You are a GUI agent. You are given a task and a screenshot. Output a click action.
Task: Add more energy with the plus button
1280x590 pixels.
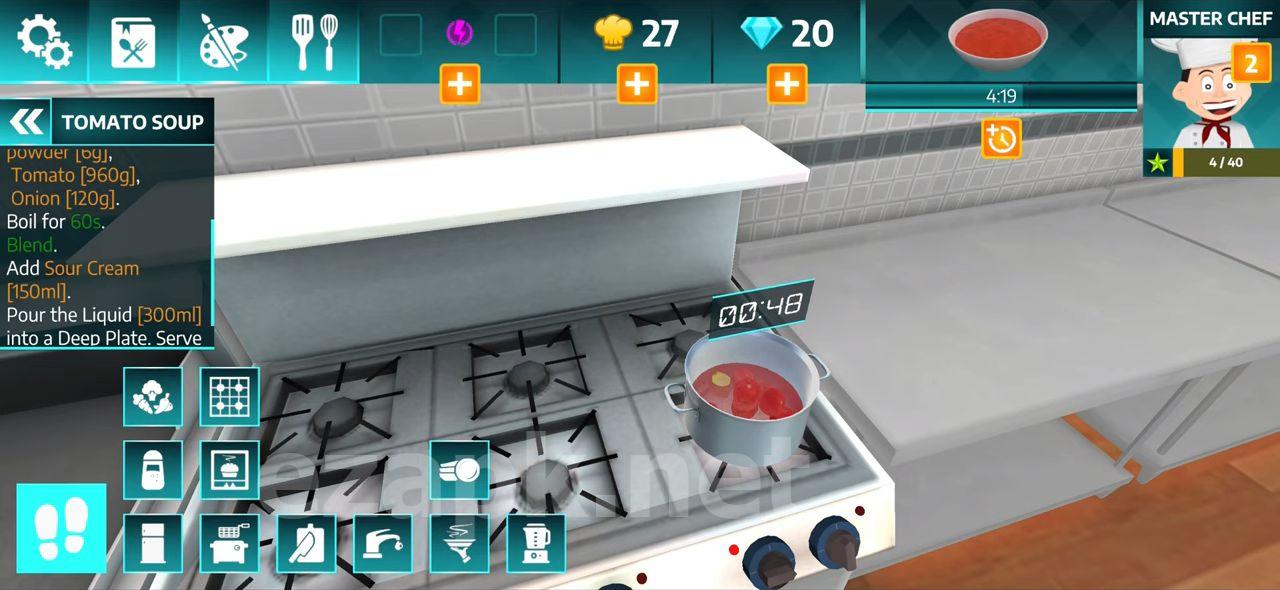[460, 85]
